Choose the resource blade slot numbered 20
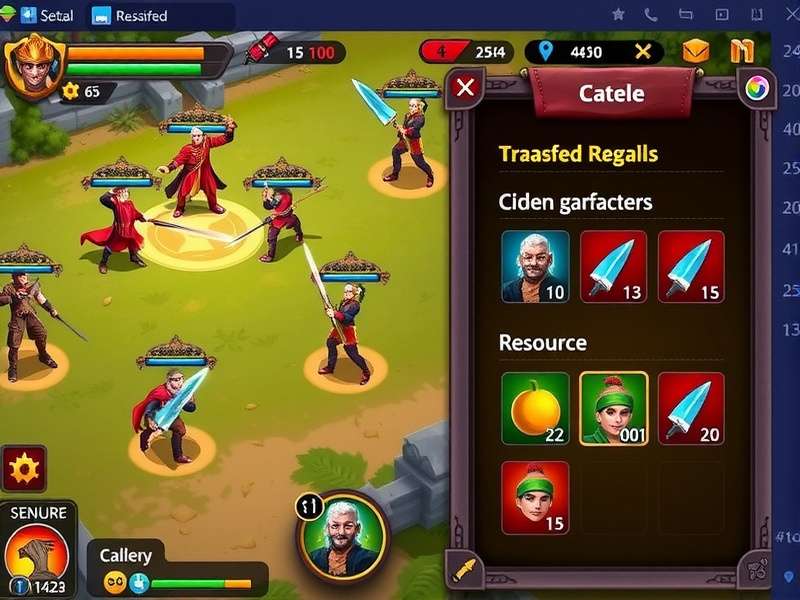This screenshot has width=800, height=600. (691, 408)
